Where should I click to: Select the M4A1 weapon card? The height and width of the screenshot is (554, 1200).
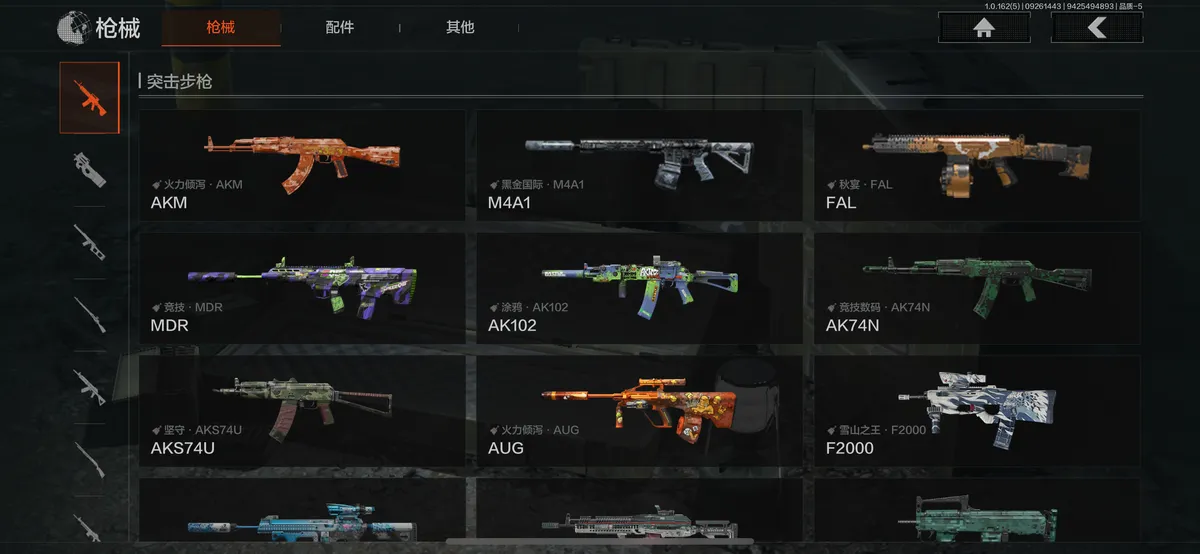click(639, 165)
